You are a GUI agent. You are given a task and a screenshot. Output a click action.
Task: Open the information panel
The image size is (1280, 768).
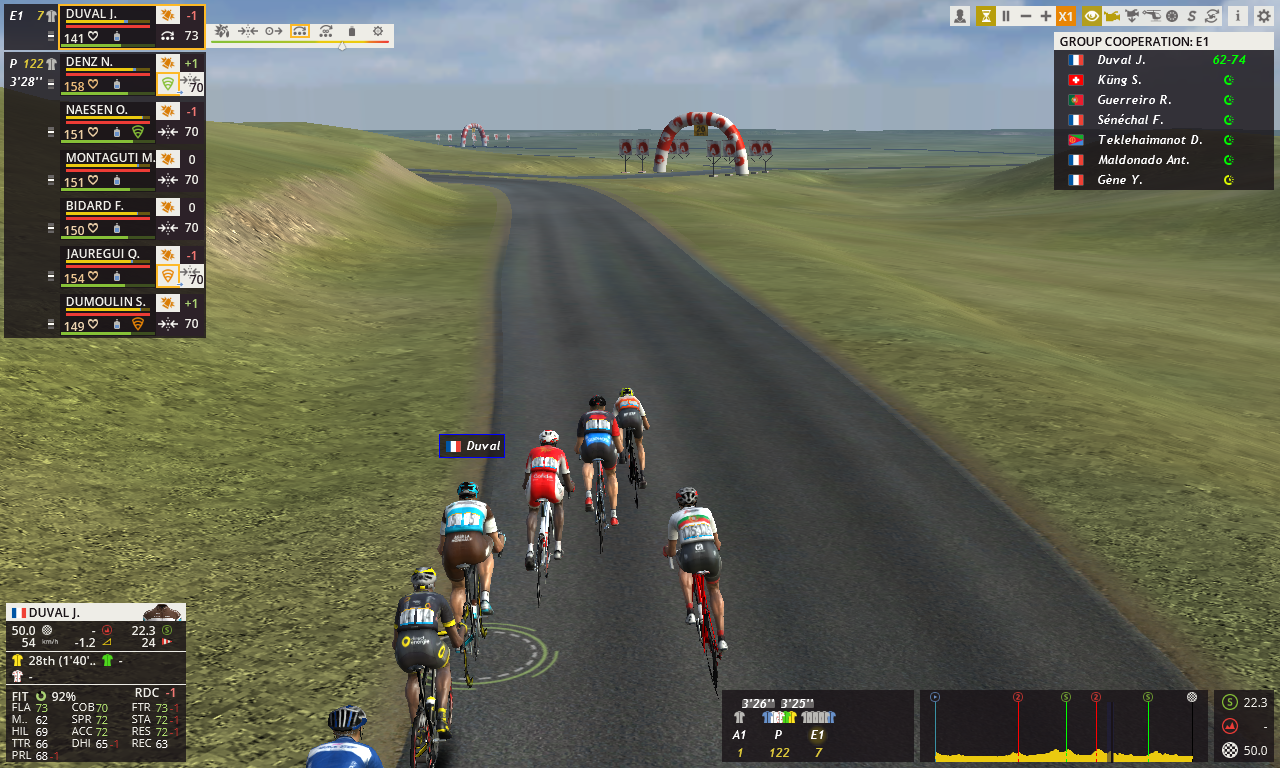coord(1237,16)
